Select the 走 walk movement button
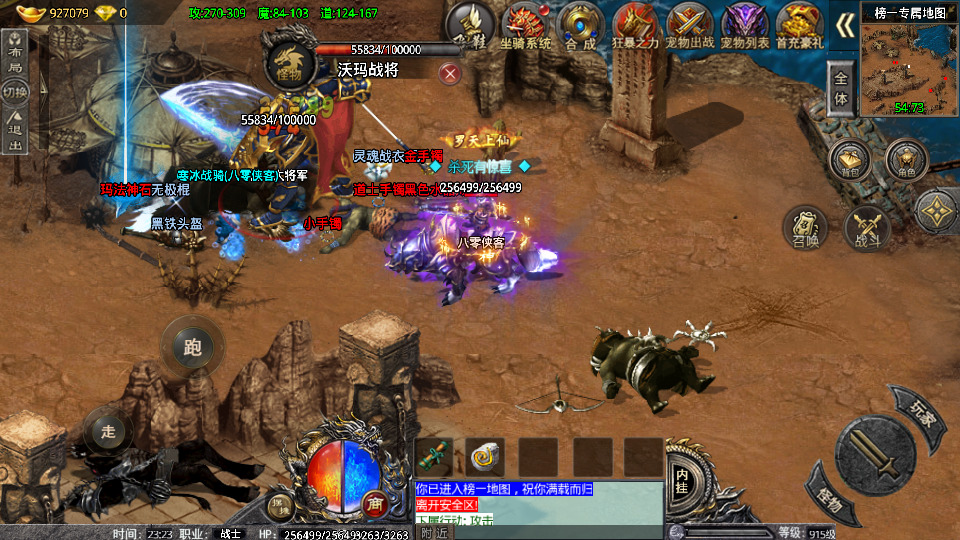The width and height of the screenshot is (960, 540). pos(108,431)
